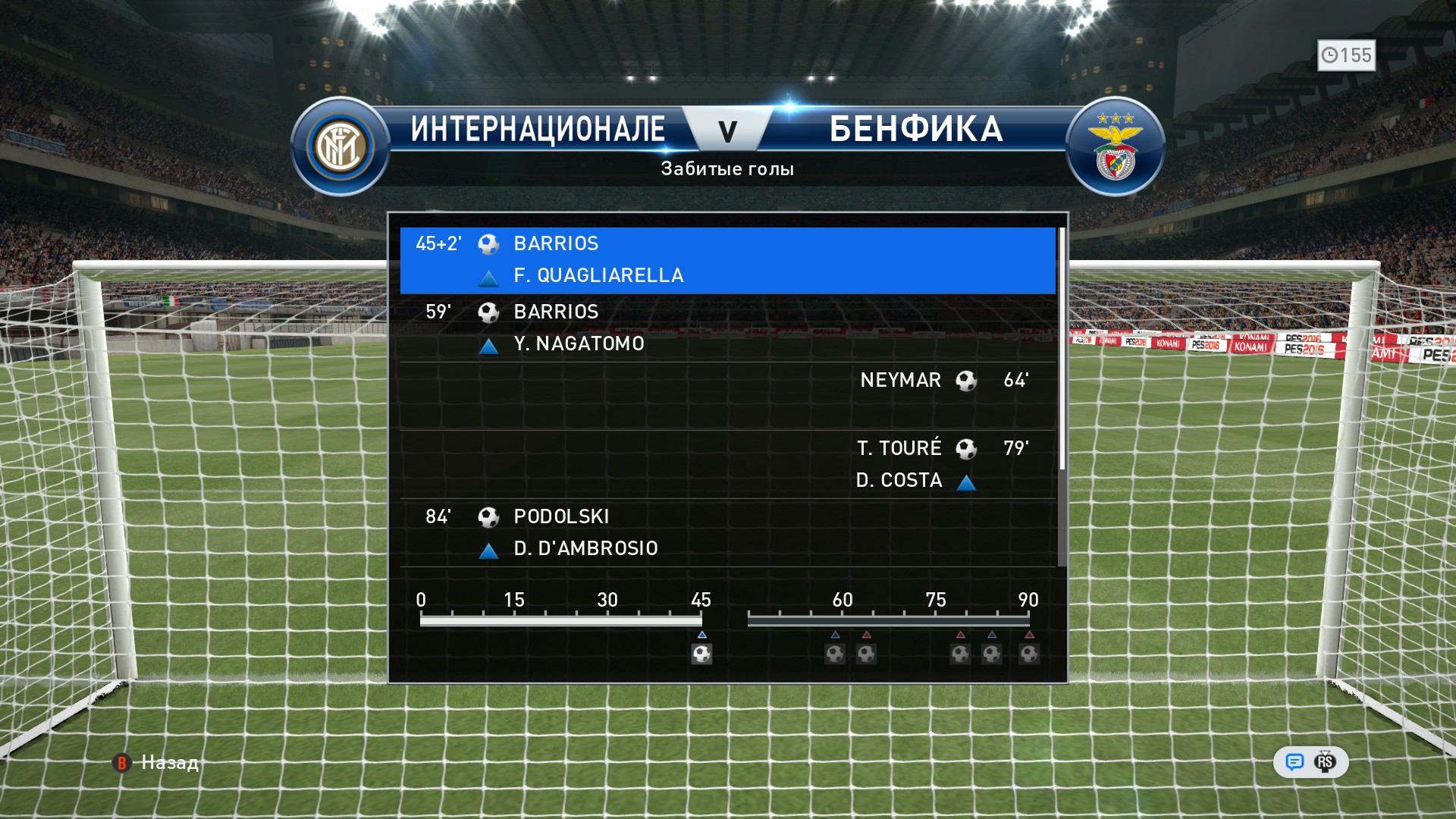Click the goal list's vertical scrollbar
Image resolution: width=1456 pixels, height=819 pixels.
1062,349
